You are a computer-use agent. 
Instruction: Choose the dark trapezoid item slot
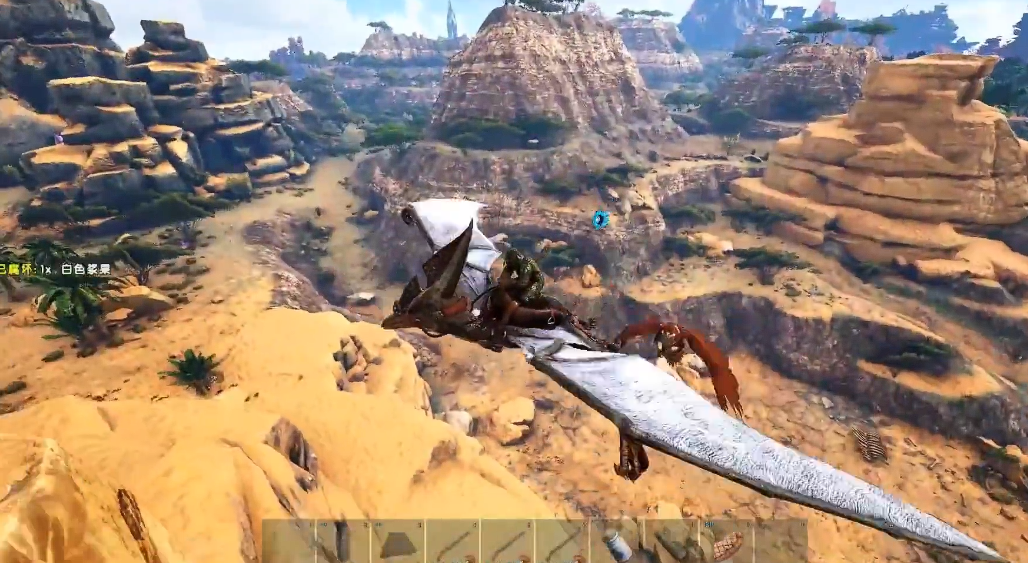coord(398,543)
